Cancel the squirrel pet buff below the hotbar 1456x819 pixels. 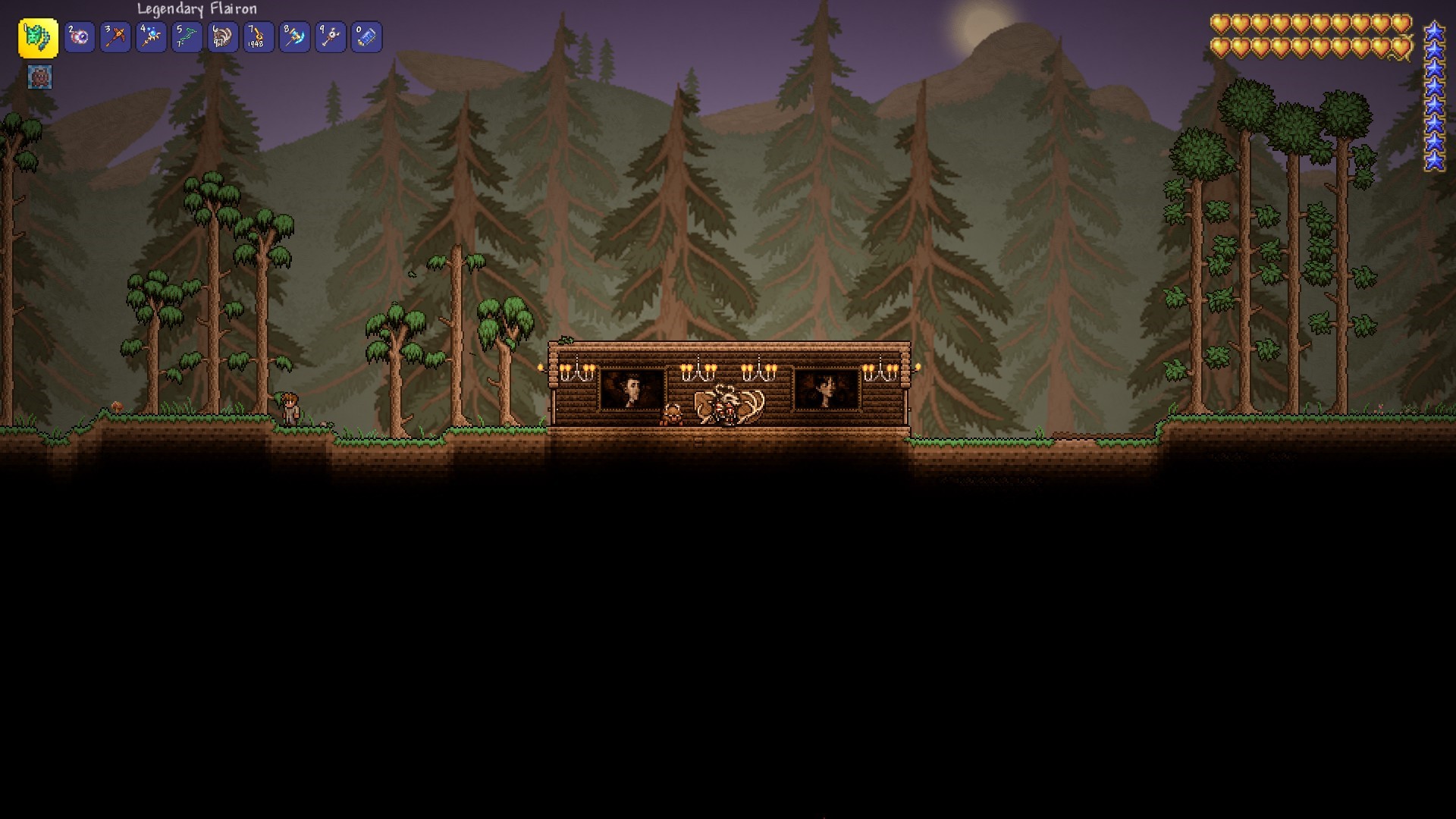coord(39,77)
